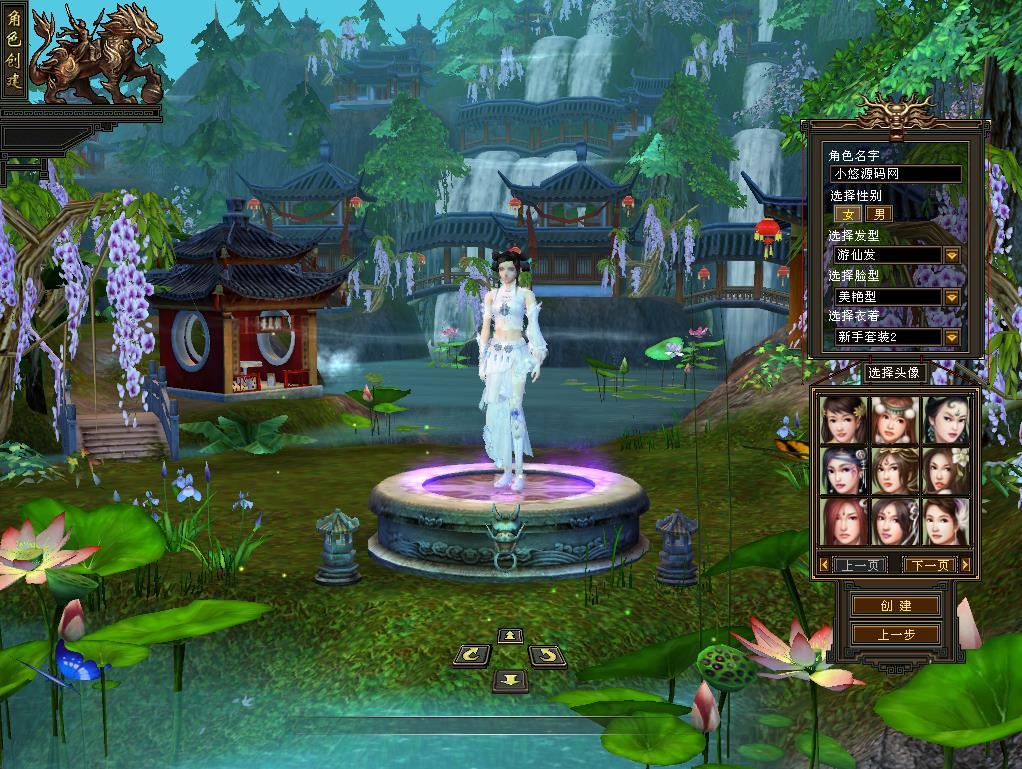Create the character with 创建 button
The width and height of the screenshot is (1022, 769).
[x=895, y=606]
